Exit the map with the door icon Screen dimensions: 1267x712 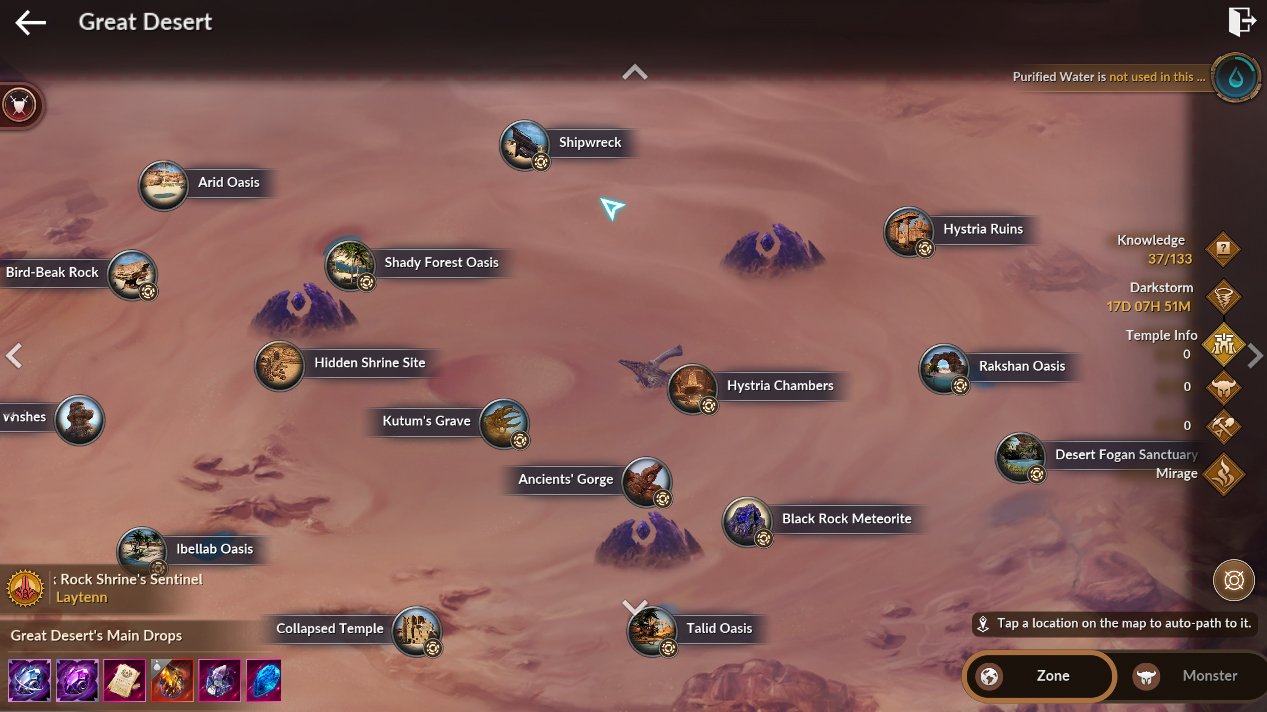pos(1241,21)
